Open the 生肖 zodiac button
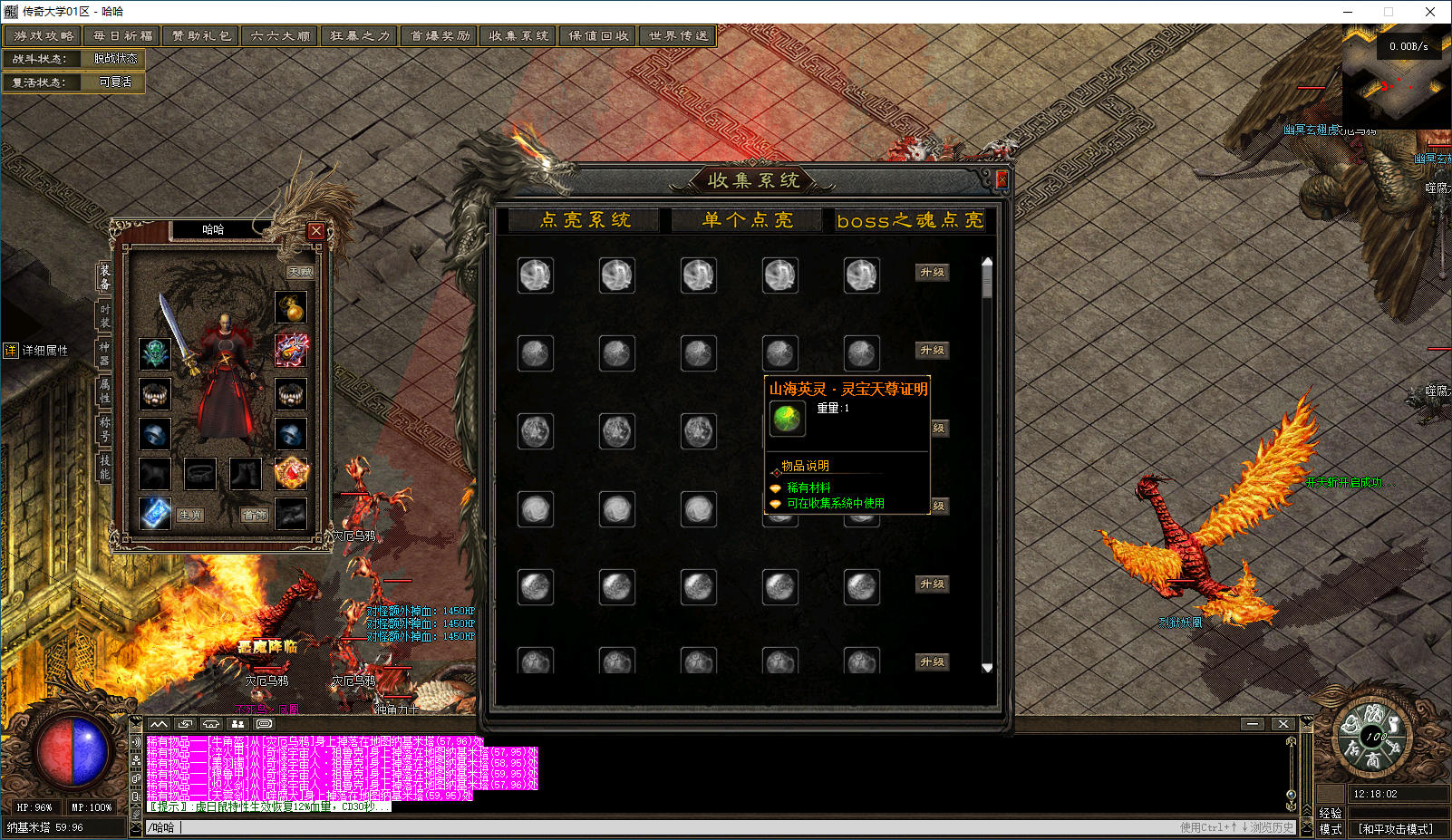This screenshot has height=840, width=1452. coord(190,515)
